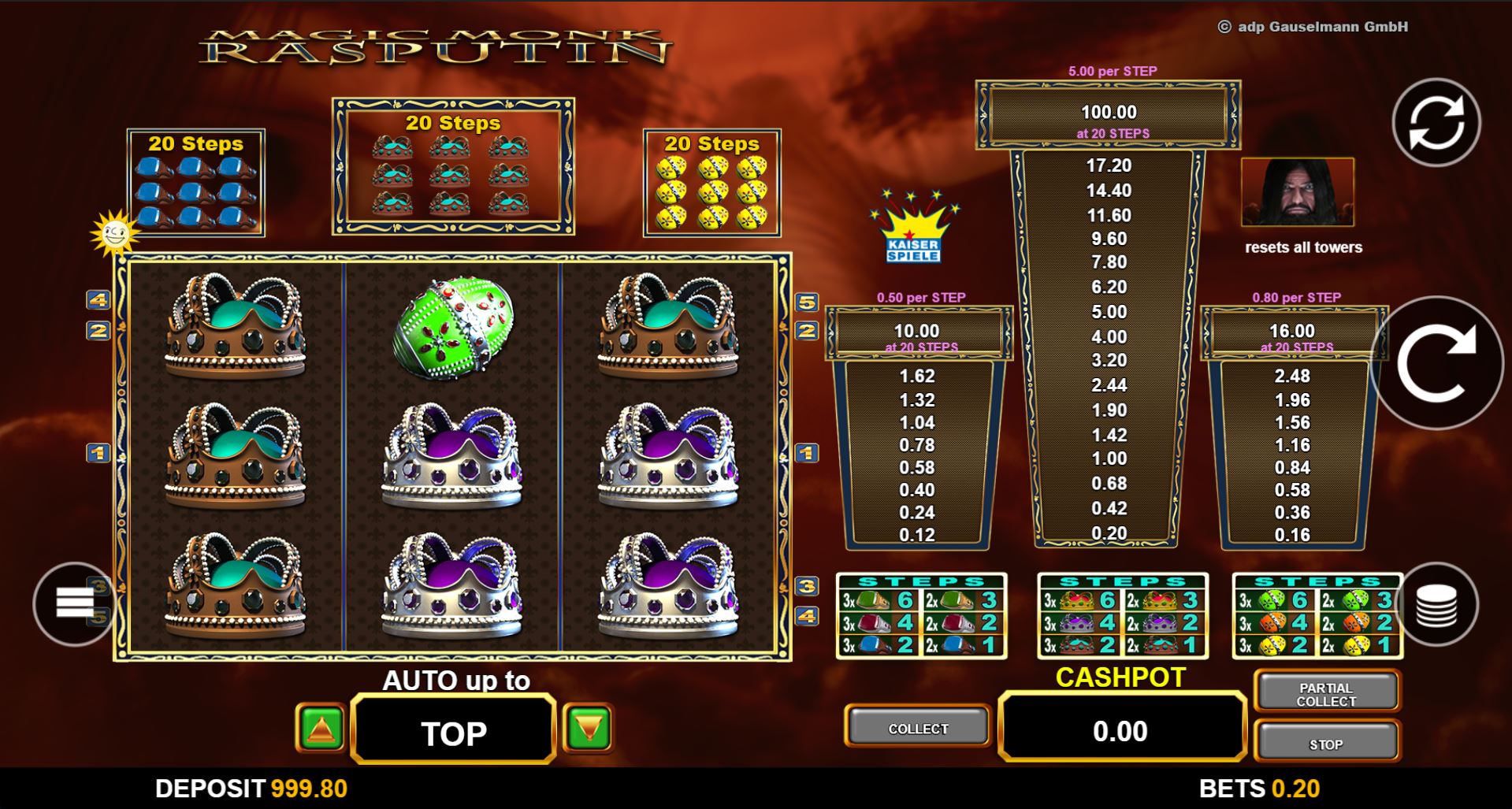This screenshot has height=809, width=1512.
Task: Expand the 0.50 per STEP ladder
Action: [918, 441]
